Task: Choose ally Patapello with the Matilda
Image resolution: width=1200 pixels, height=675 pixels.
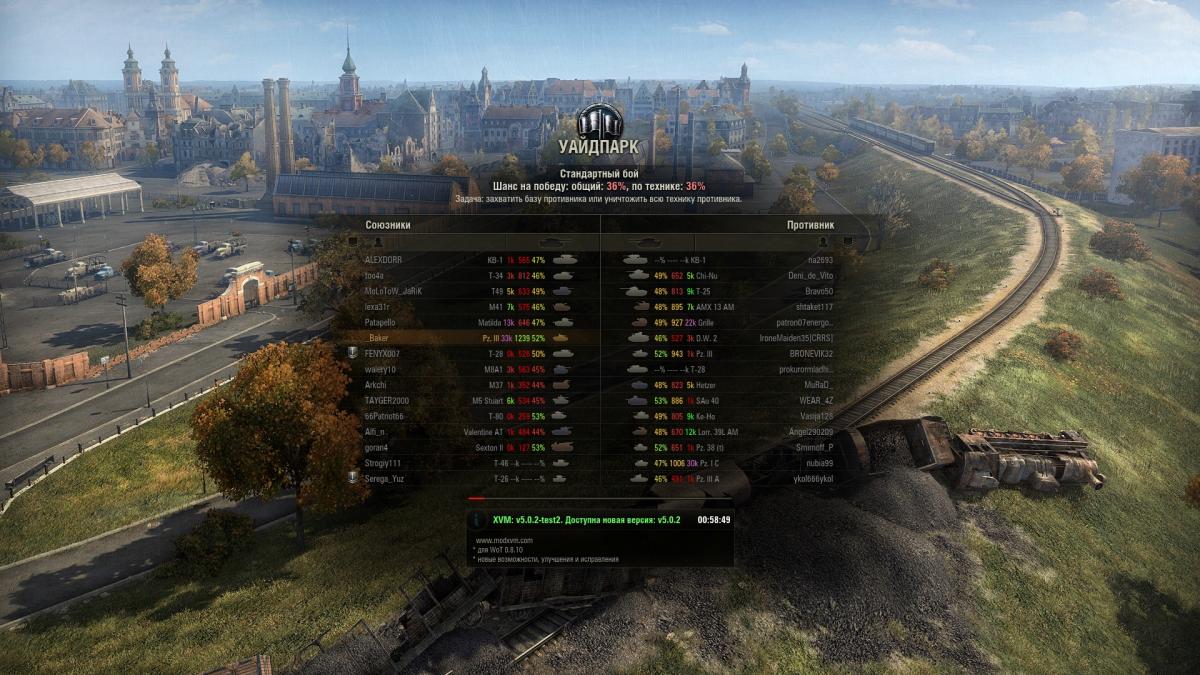Action: point(470,323)
